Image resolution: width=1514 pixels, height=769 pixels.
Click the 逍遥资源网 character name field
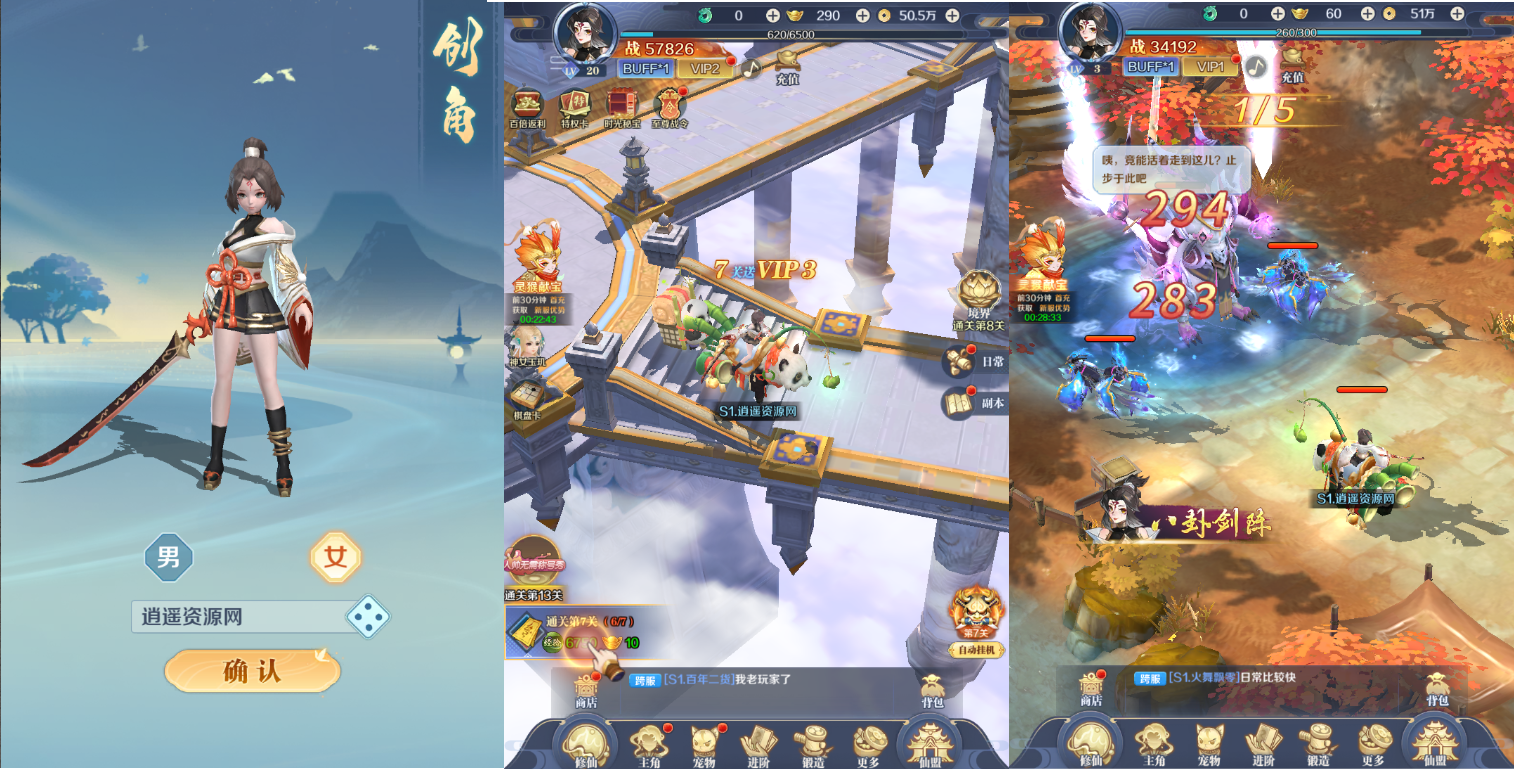(x=236, y=617)
